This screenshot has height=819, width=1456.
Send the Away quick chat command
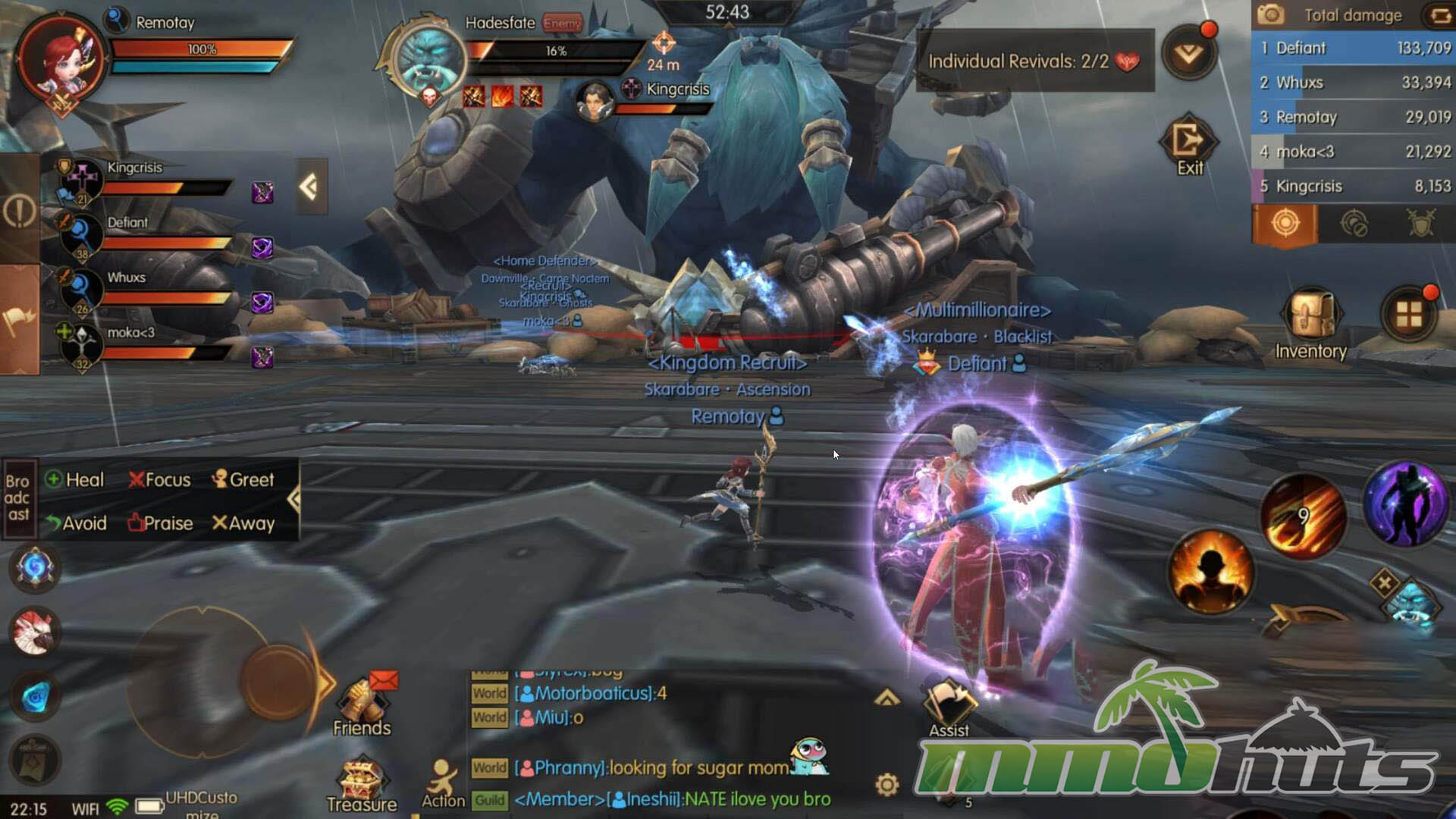243,523
